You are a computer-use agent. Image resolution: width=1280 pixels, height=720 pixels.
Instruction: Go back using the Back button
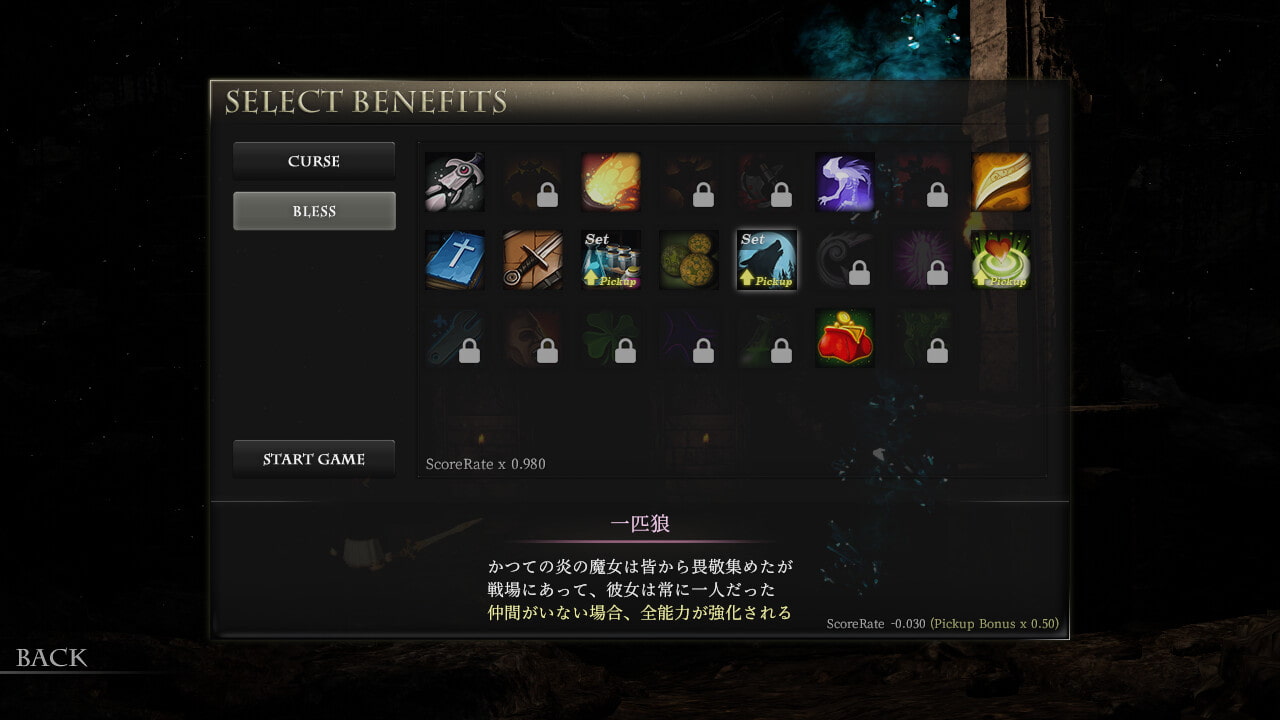pyautogui.click(x=52, y=657)
